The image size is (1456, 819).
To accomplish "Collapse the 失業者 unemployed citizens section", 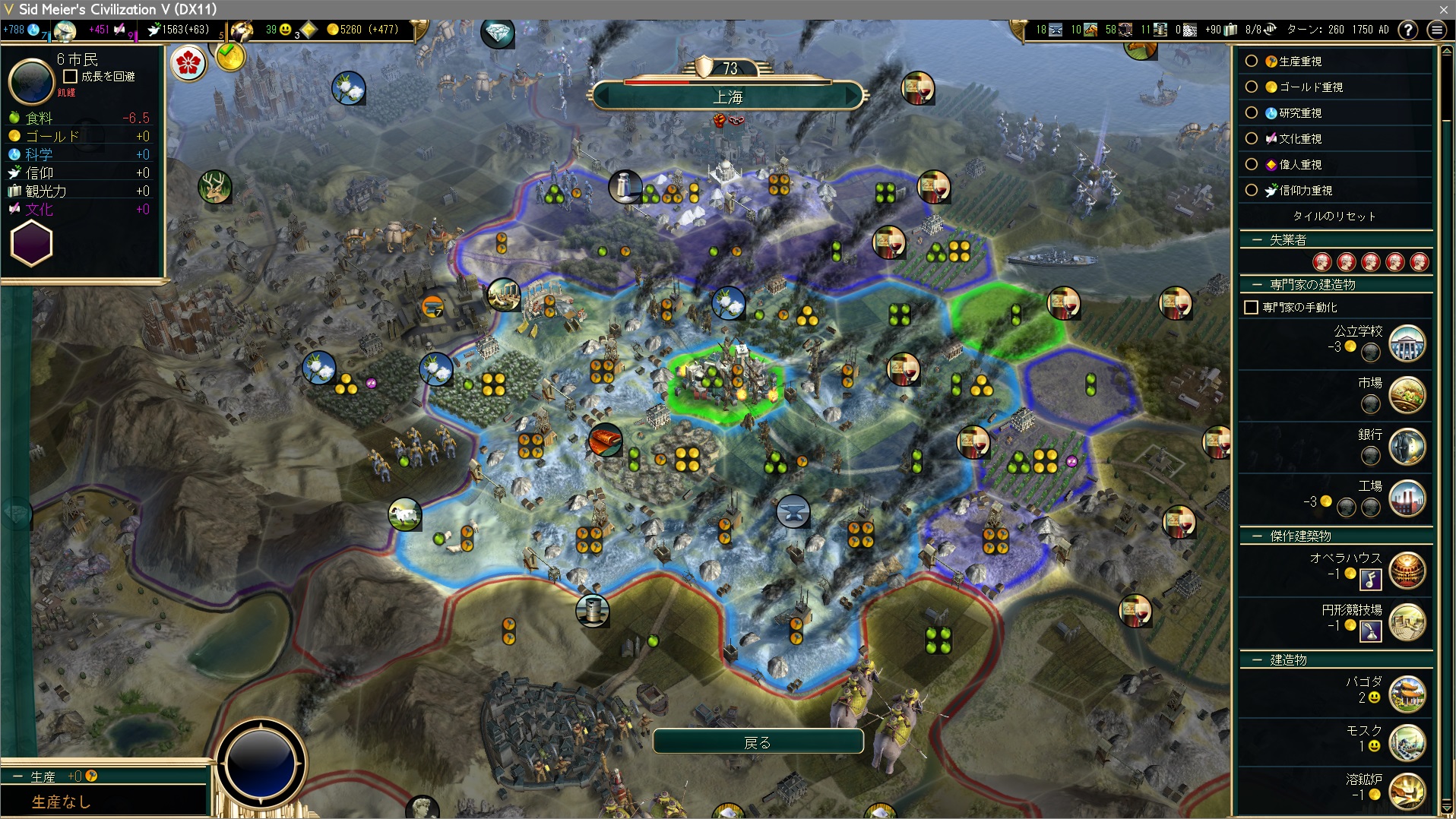I will coord(1257,240).
